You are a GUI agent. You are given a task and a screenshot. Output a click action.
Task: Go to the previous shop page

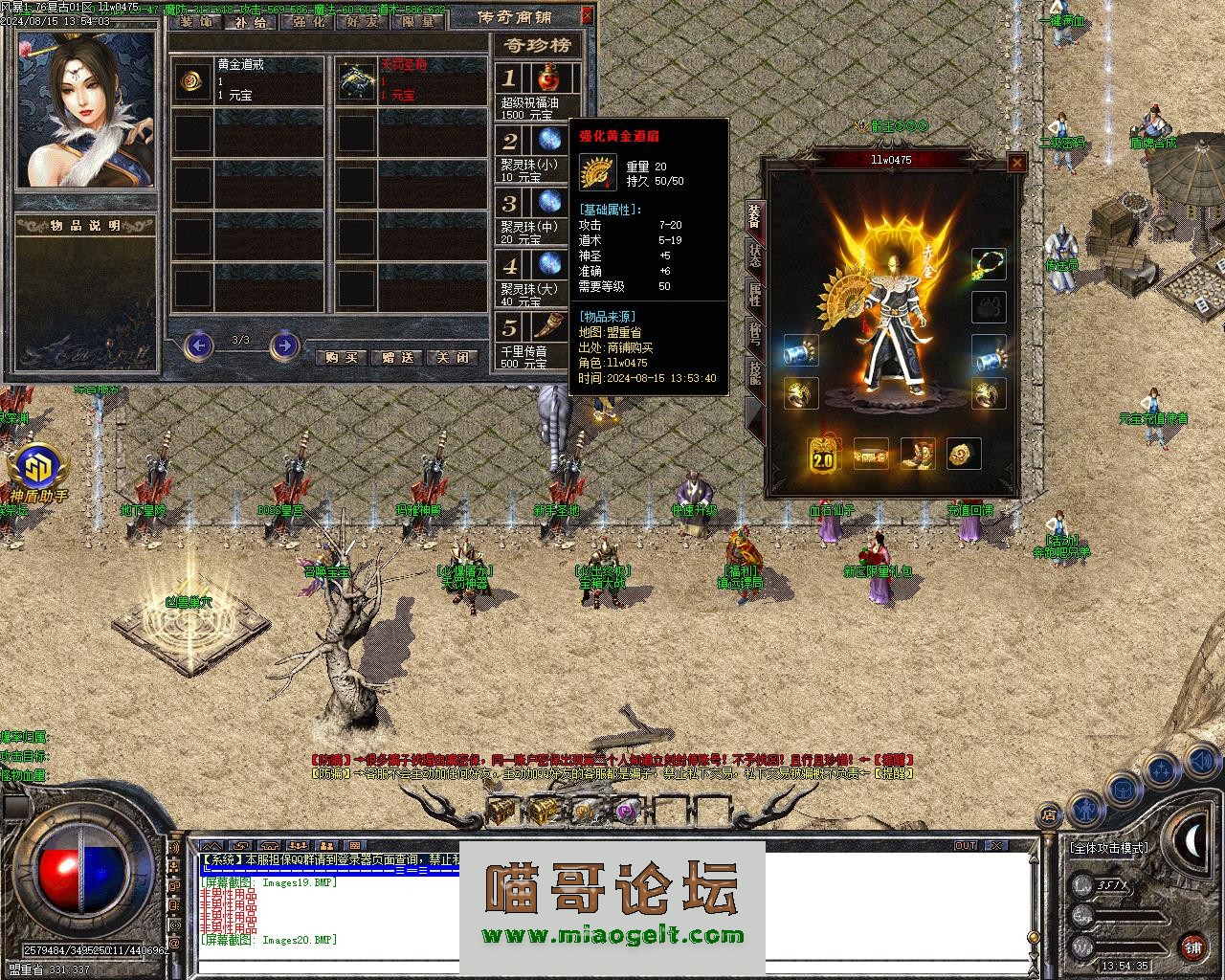coord(198,345)
